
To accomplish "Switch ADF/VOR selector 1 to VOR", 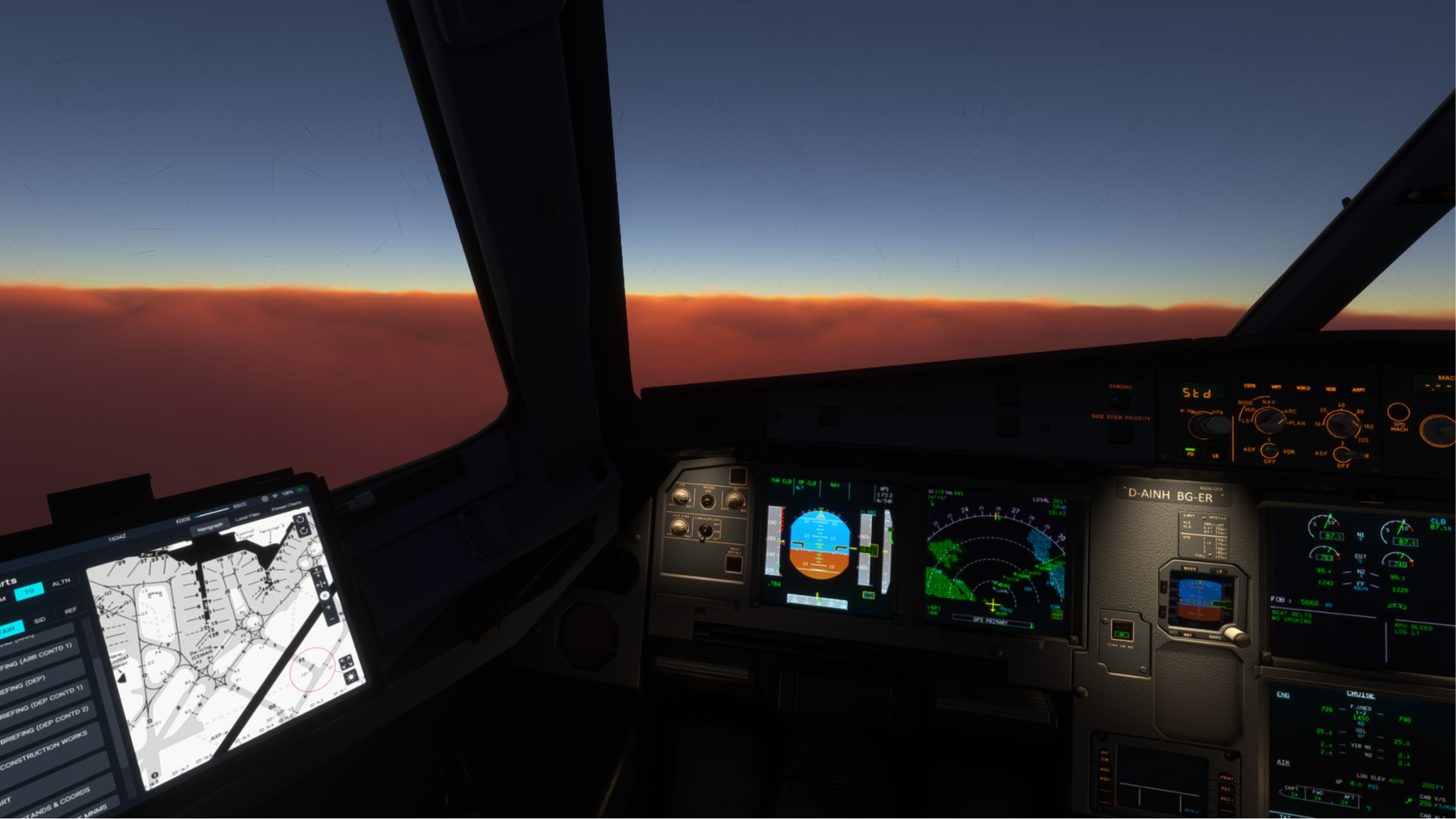I will (x=1288, y=452).
